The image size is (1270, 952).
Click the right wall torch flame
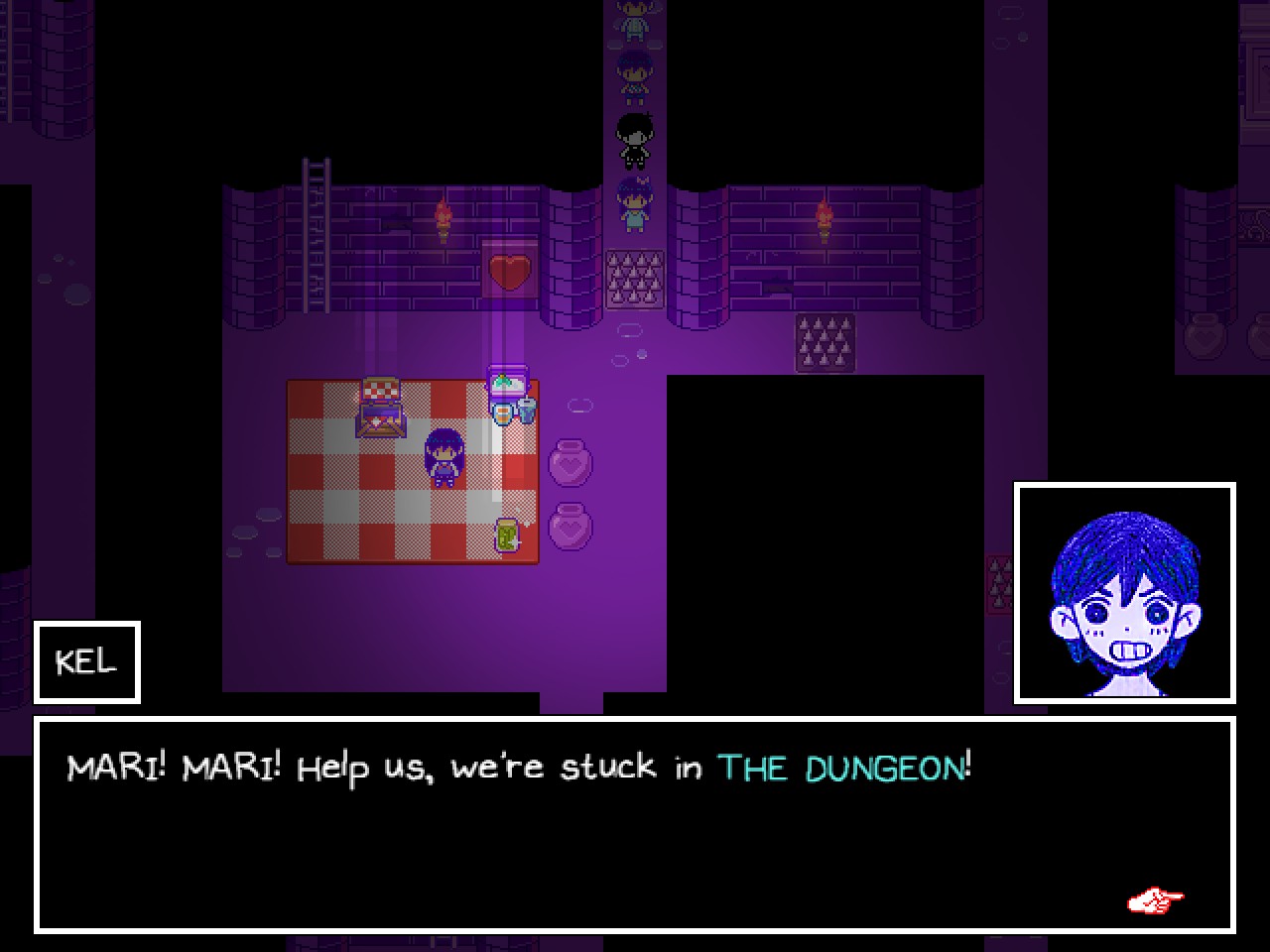pyautogui.click(x=822, y=211)
